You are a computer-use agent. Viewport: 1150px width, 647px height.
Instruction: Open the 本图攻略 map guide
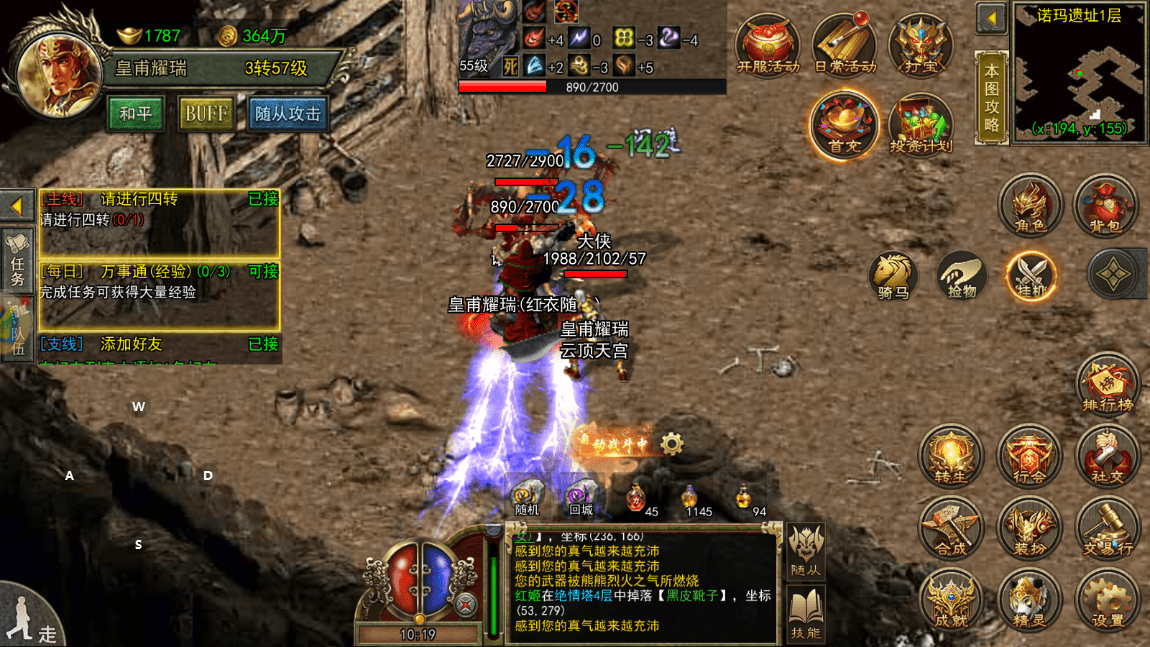991,98
